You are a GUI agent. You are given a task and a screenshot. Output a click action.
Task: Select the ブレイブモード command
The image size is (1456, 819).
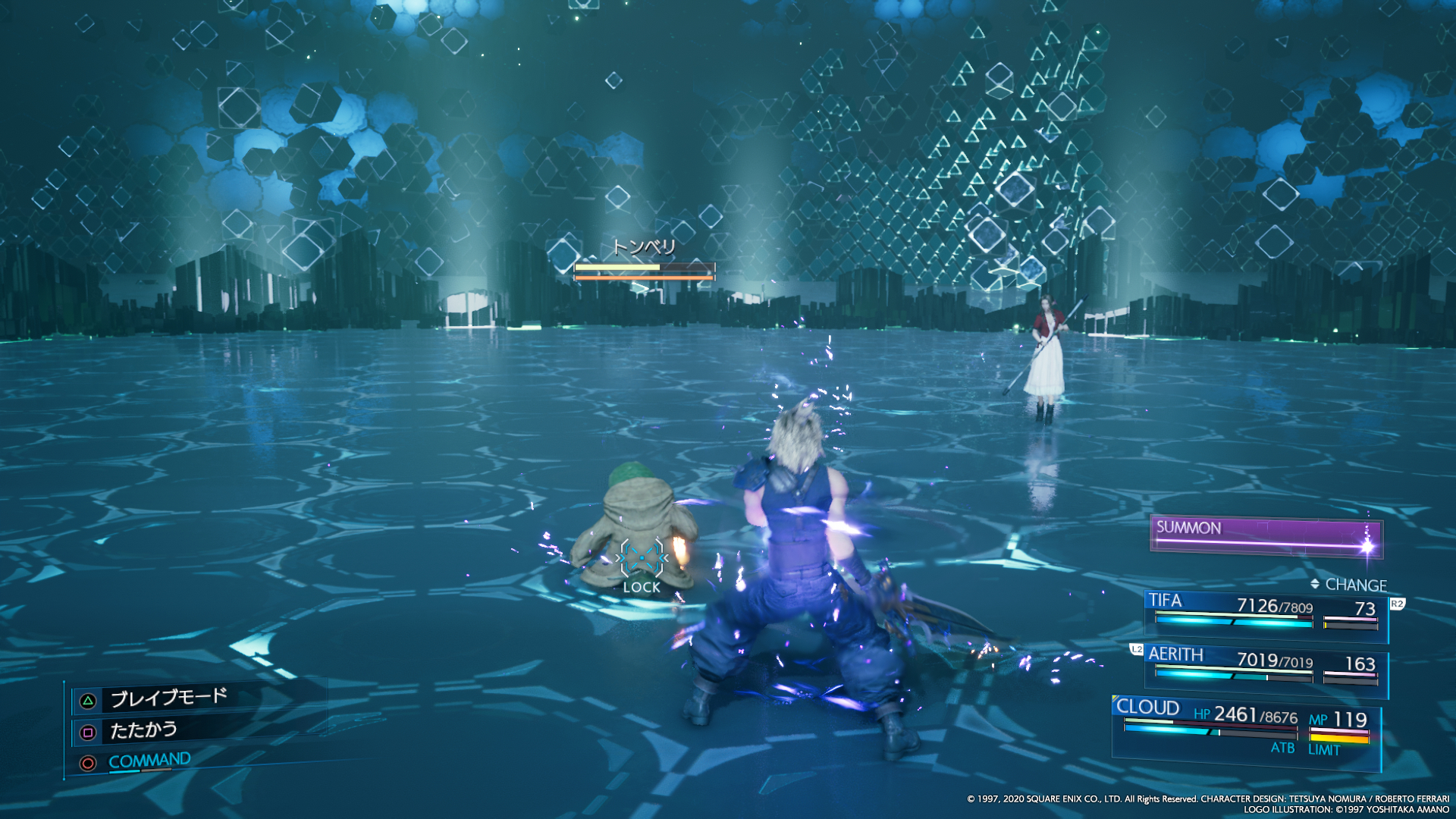(168, 698)
